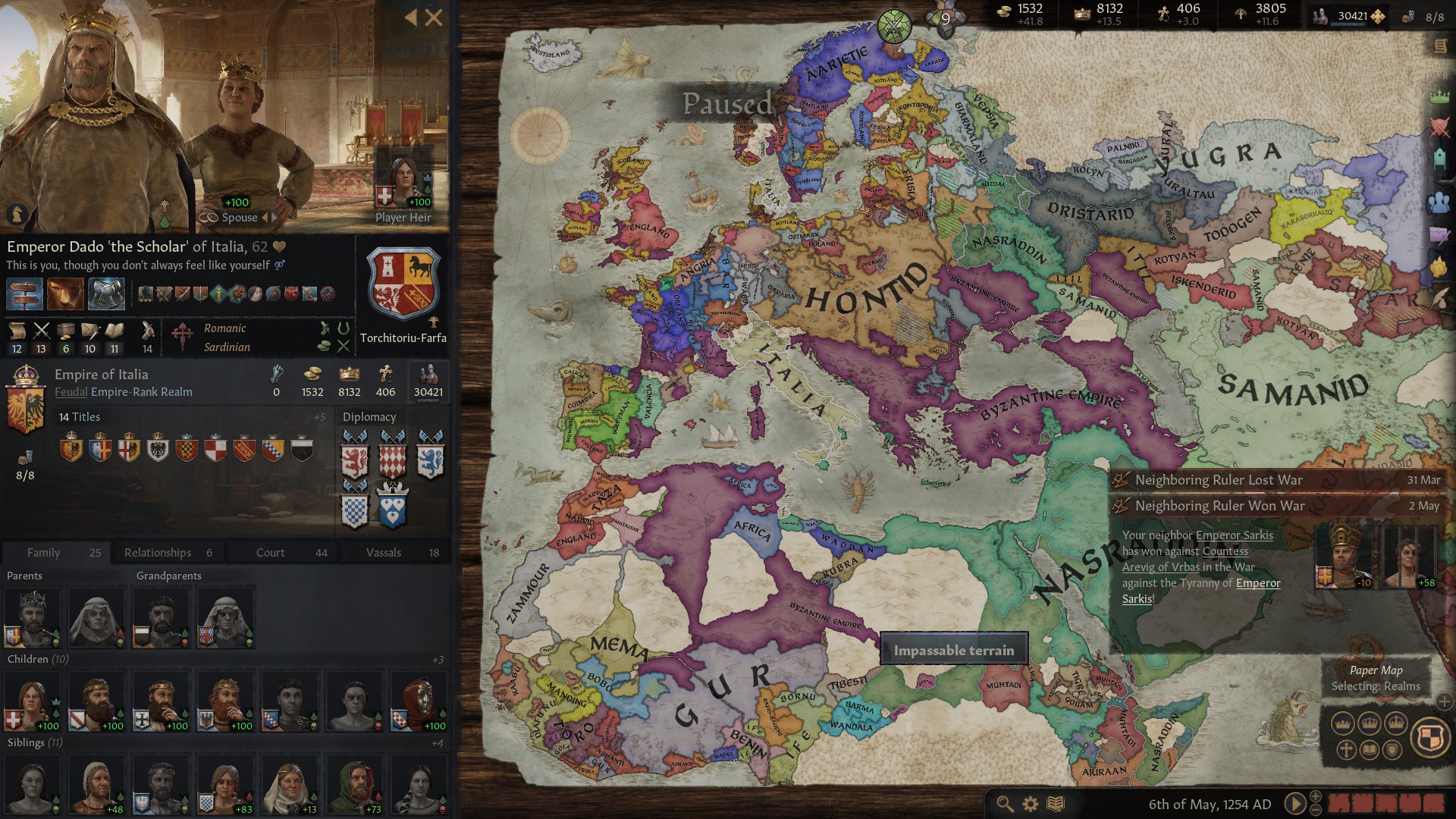This screenshot has width=1456, height=819.
Task: Click the search magnifying glass icon
Action: tap(1005, 804)
